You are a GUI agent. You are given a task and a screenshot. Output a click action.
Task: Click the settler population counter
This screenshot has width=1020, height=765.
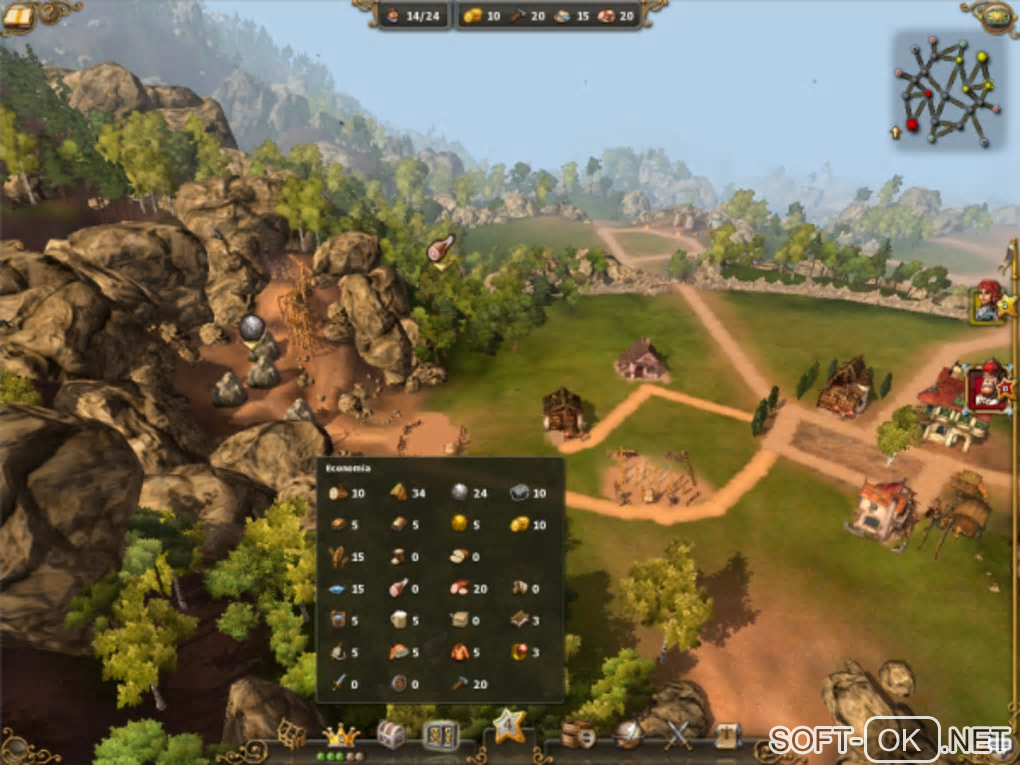[x=415, y=15]
